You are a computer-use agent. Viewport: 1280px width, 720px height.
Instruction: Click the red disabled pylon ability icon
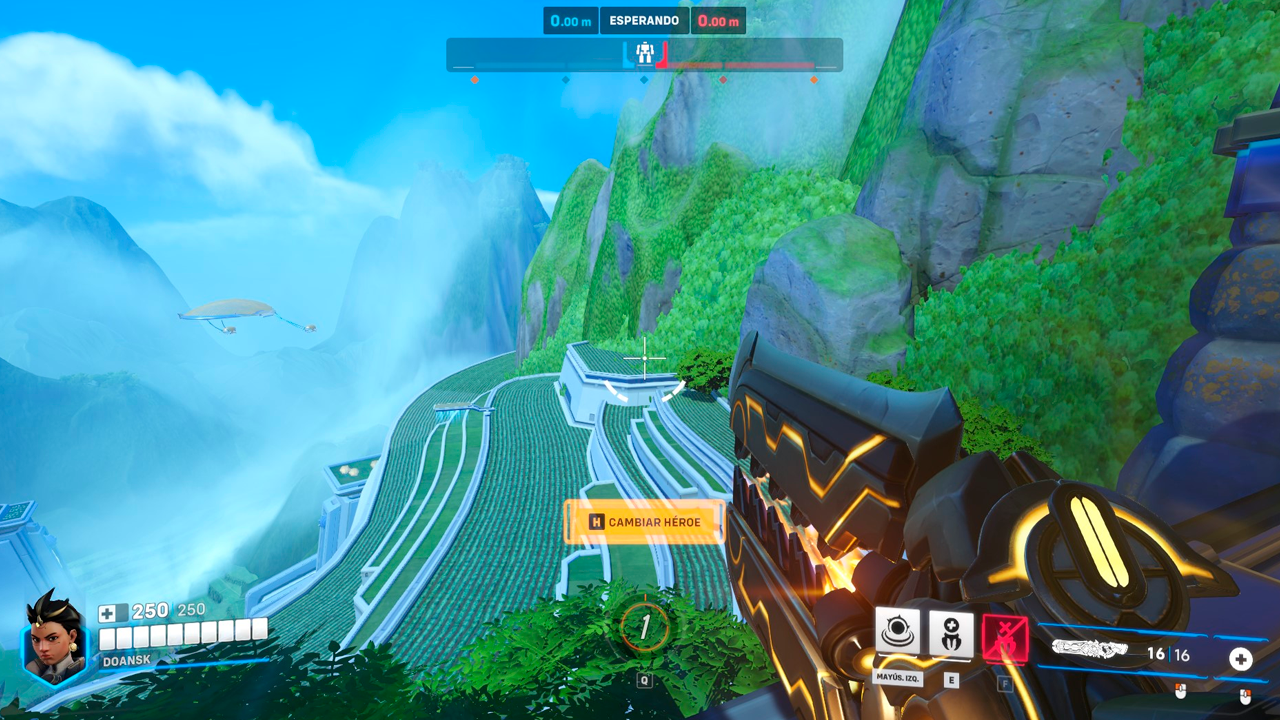(1004, 637)
